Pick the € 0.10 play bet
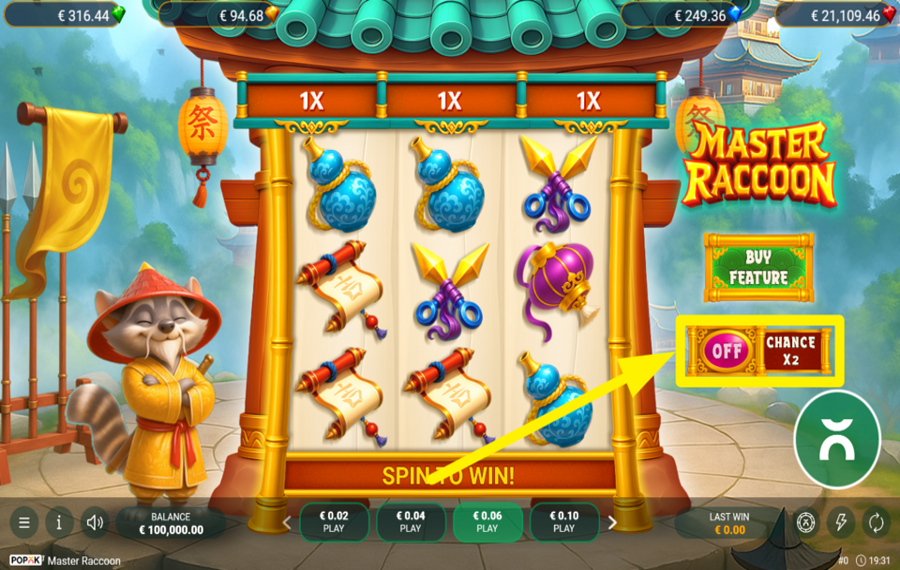Image resolution: width=900 pixels, height=570 pixels. coord(564,522)
